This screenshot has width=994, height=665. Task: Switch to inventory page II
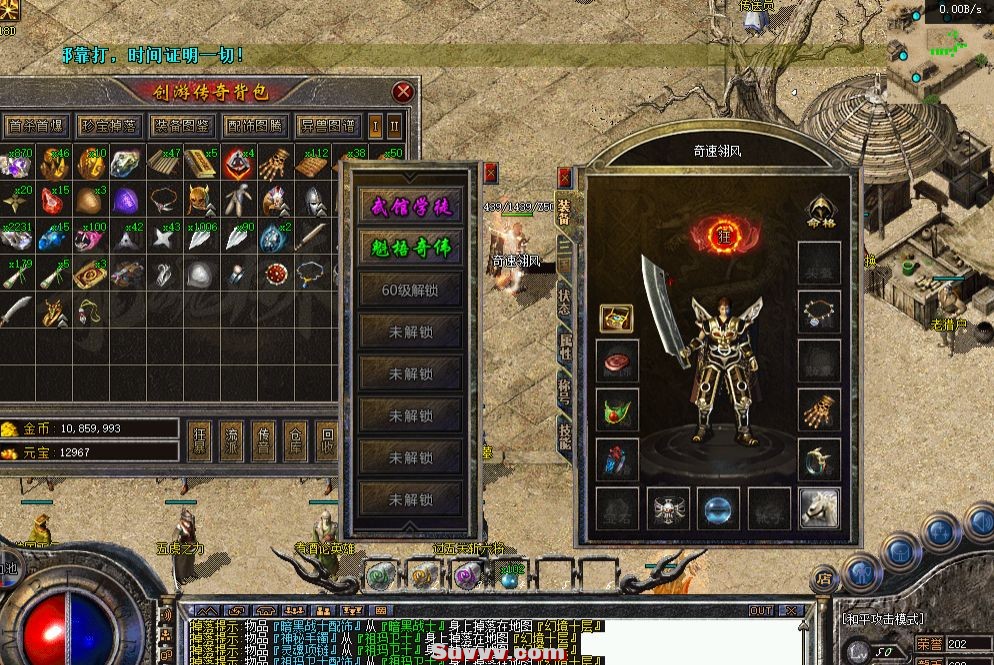point(394,127)
